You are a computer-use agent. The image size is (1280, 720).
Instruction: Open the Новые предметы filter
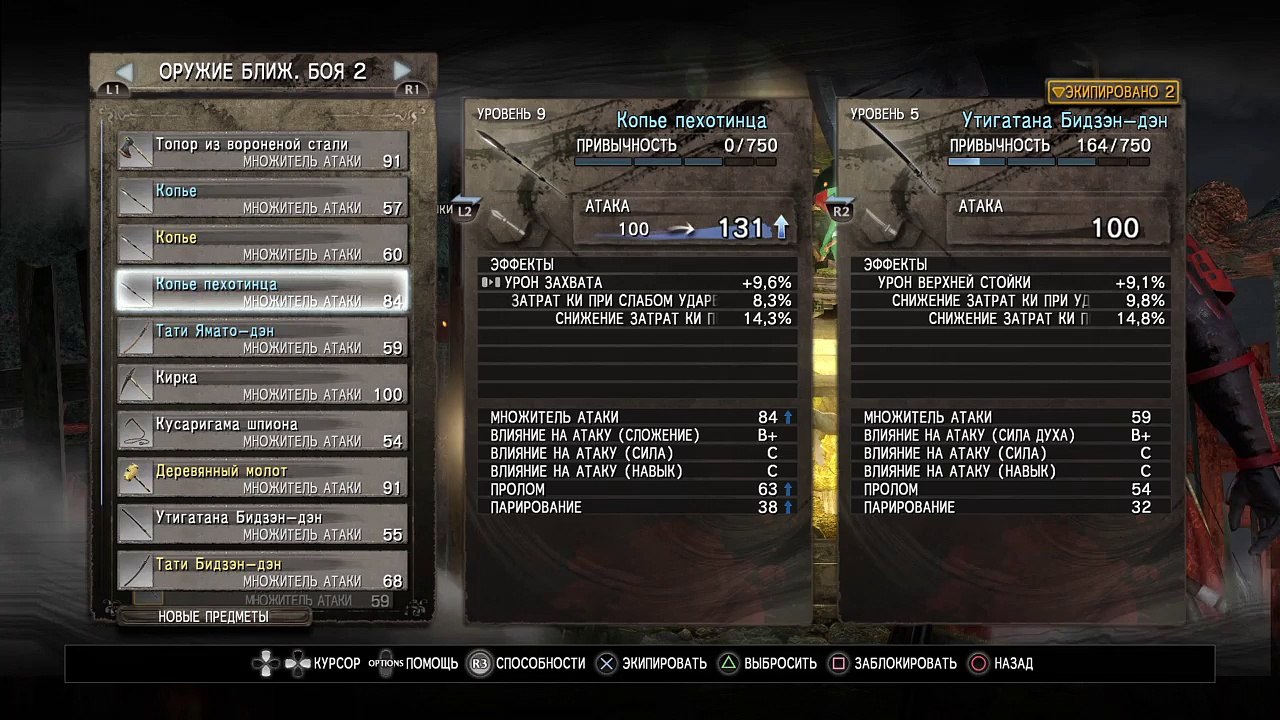[213, 617]
